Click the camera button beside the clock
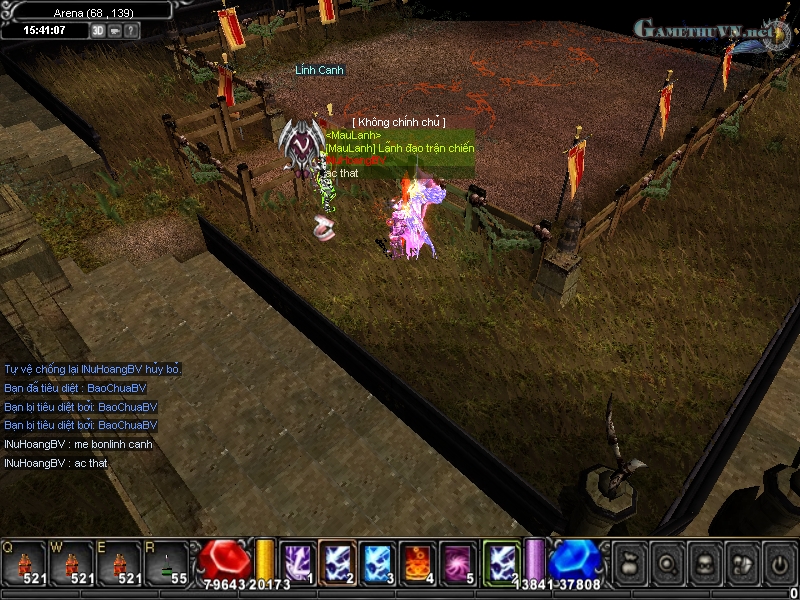Image resolution: width=800 pixels, height=600 pixels. coord(115,30)
